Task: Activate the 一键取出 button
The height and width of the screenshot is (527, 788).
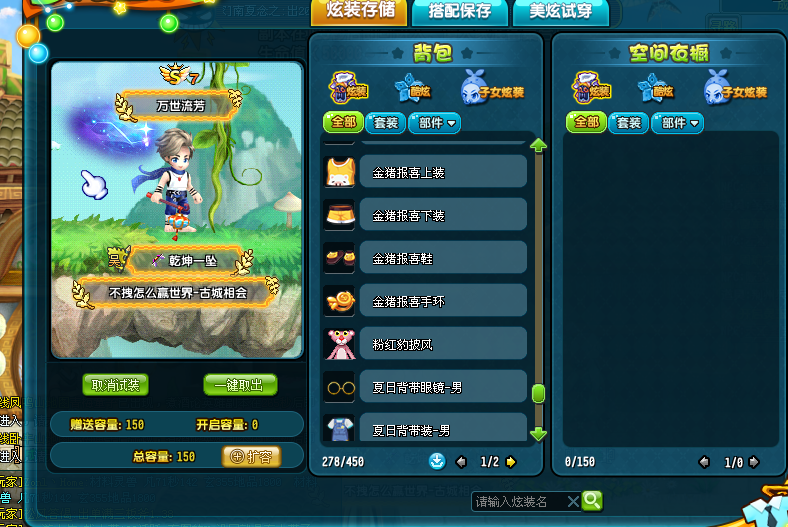Action: (x=240, y=385)
